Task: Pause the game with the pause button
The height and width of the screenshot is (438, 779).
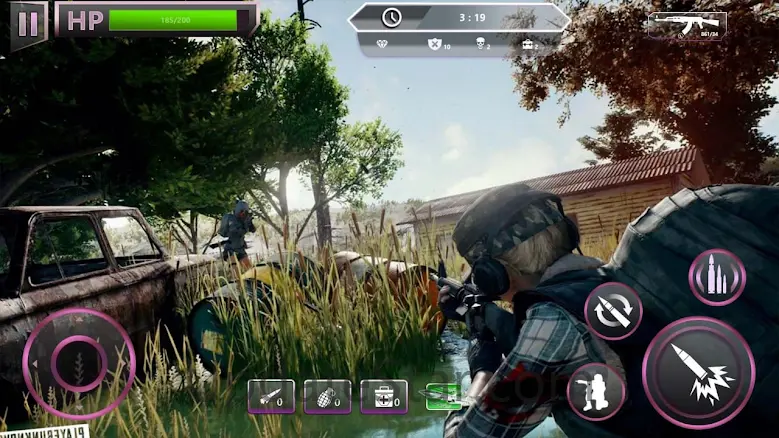Action: point(28,23)
